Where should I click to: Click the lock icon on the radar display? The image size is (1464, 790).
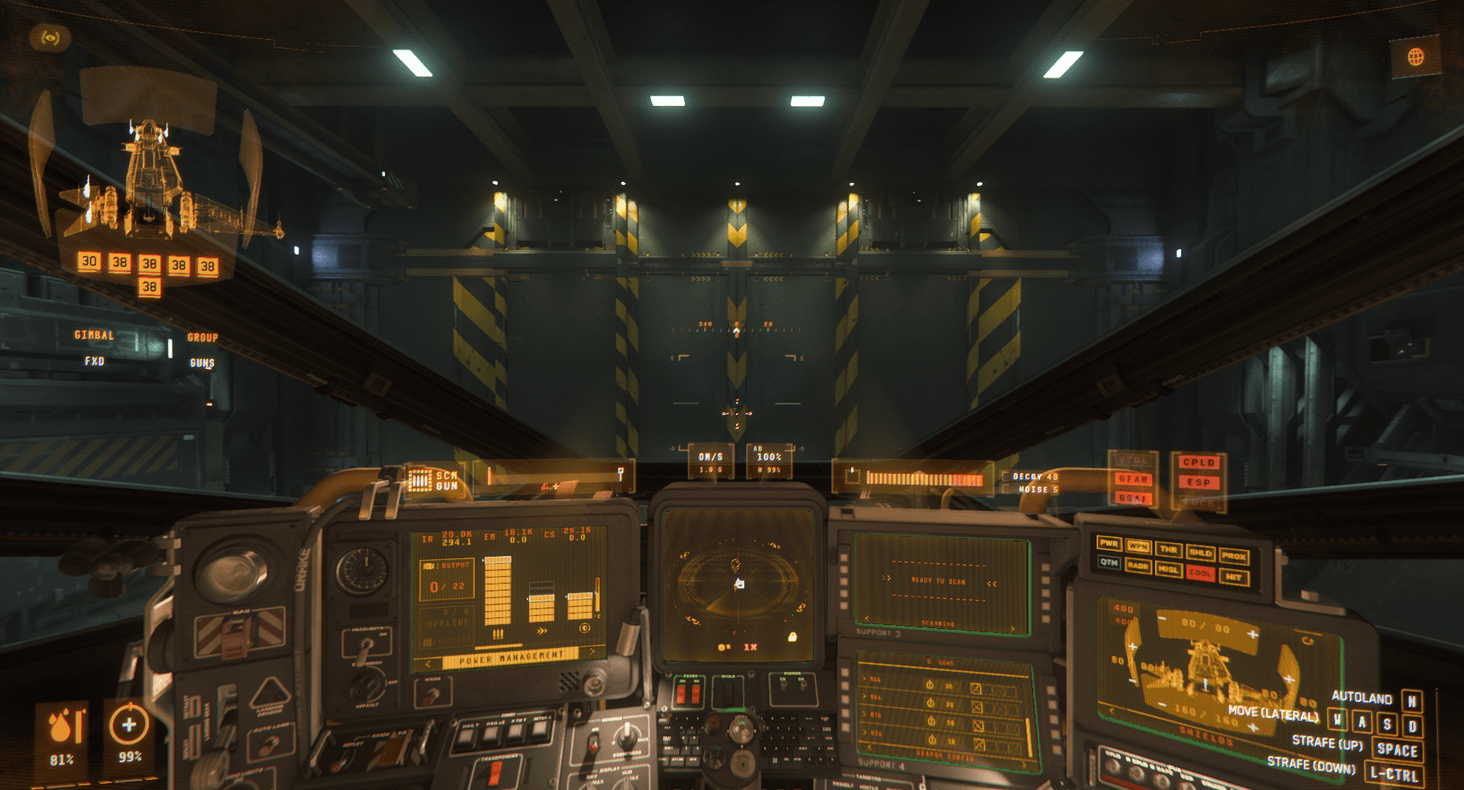click(x=792, y=636)
